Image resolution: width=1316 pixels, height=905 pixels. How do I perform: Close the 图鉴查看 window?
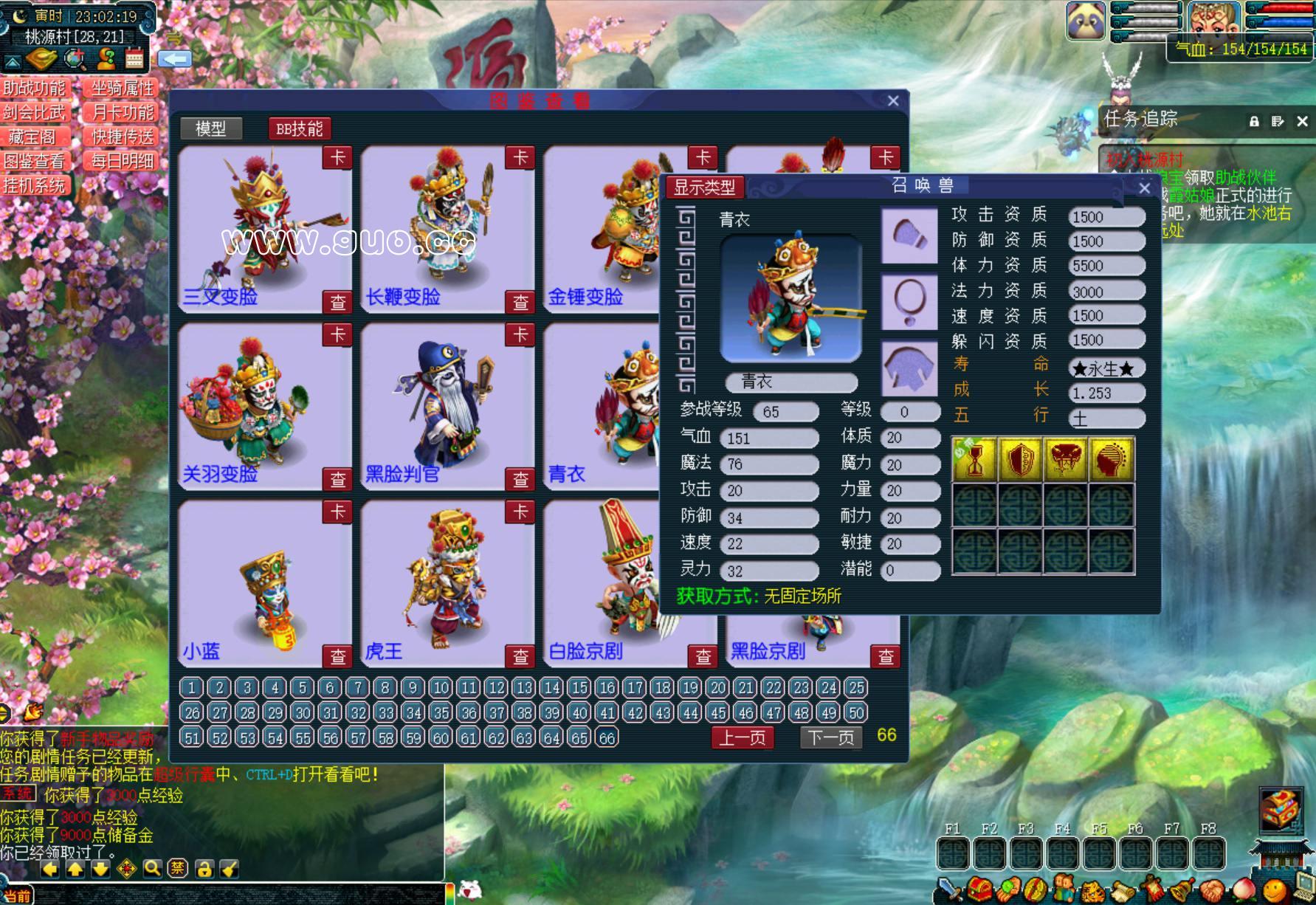point(893,101)
